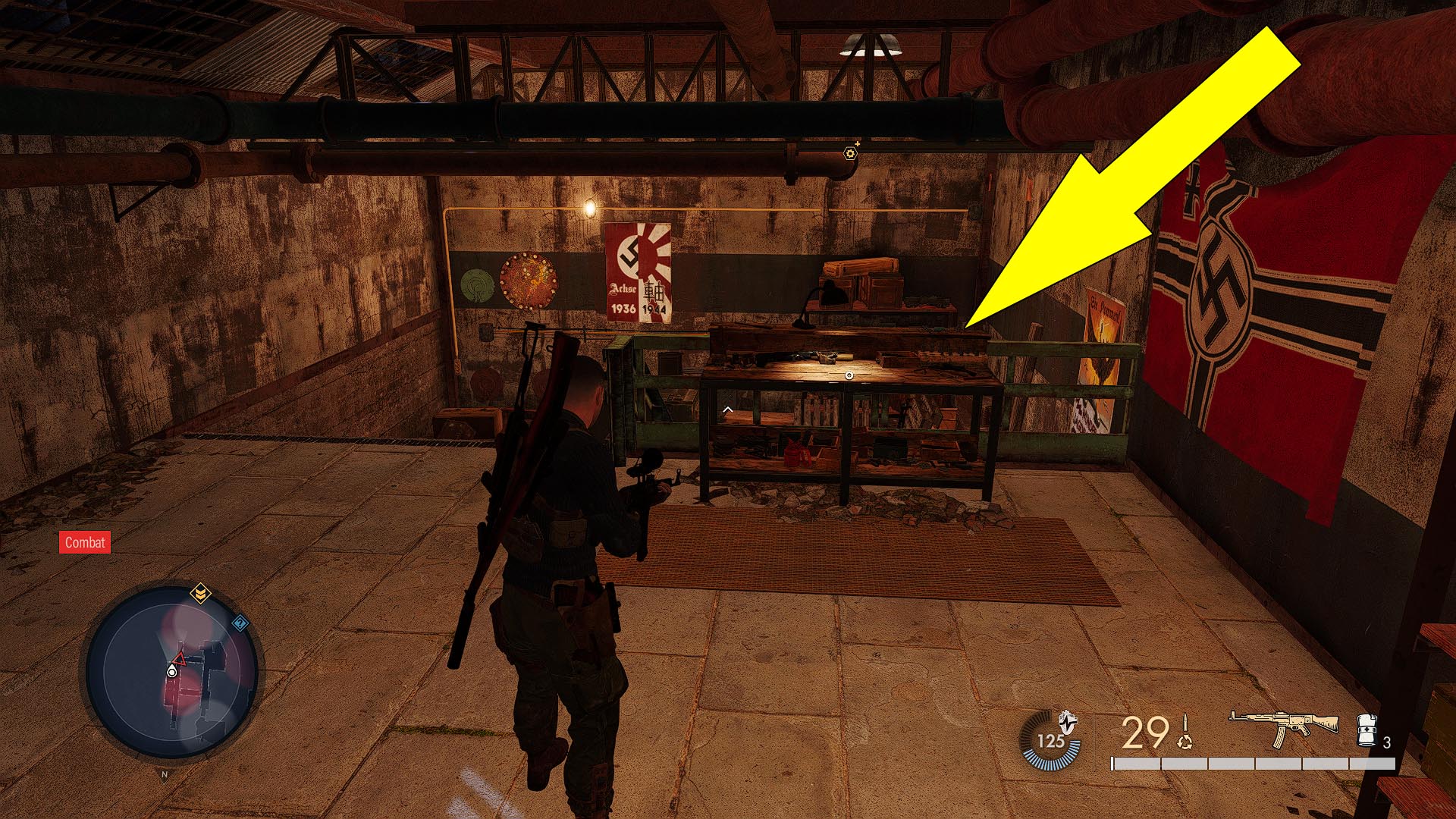Select the bullet icon beside the ammo count
This screenshot has height=819, width=1456.
coord(1185,722)
